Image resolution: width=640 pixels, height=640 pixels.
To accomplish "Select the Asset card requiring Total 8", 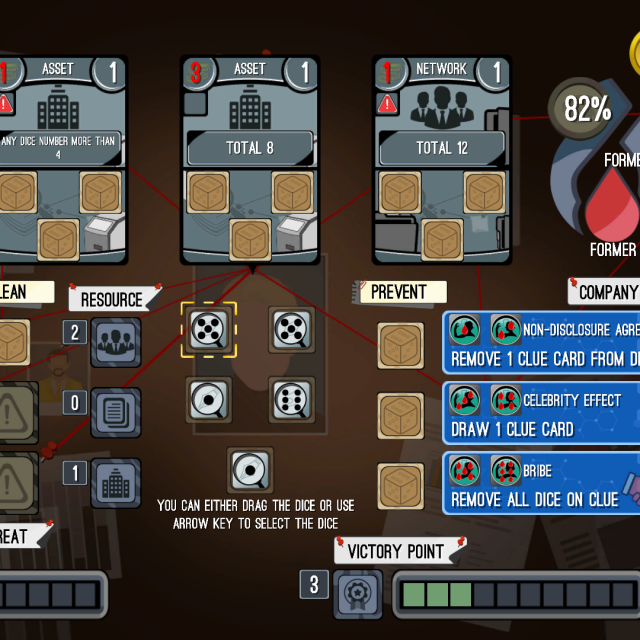I will click(249, 160).
